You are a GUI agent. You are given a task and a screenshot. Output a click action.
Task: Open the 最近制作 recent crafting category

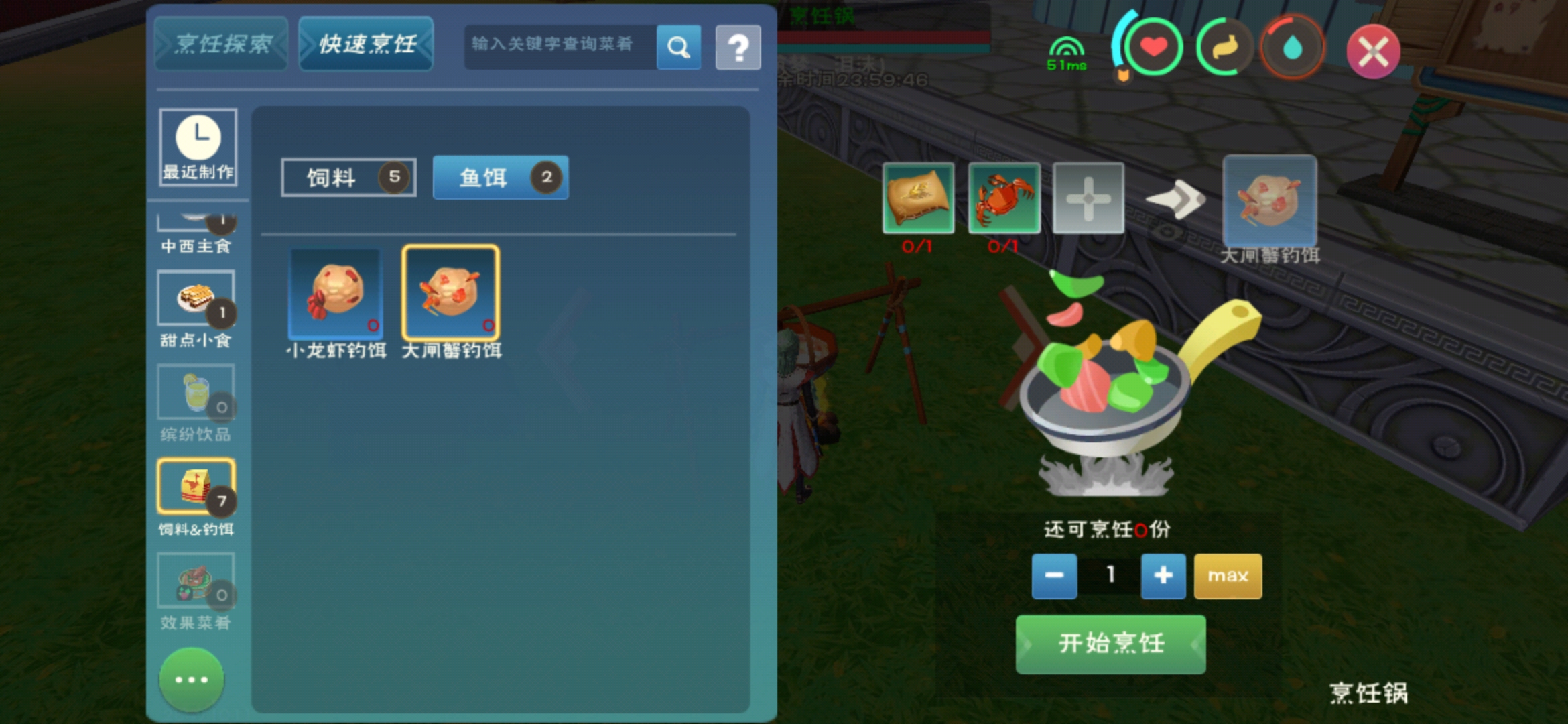point(197,147)
